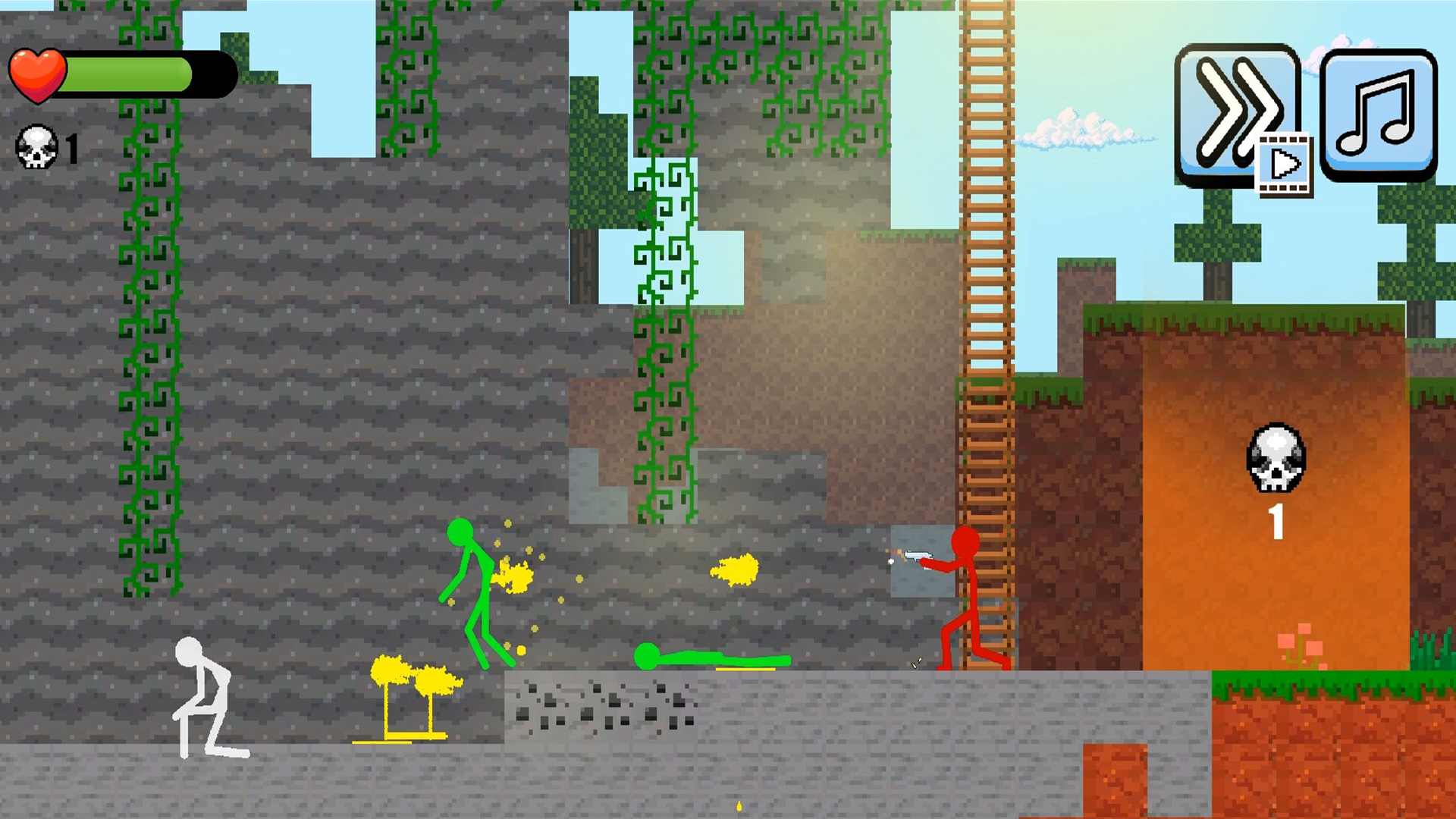Click the green health bar
1456x819 pixels.
click(x=125, y=72)
